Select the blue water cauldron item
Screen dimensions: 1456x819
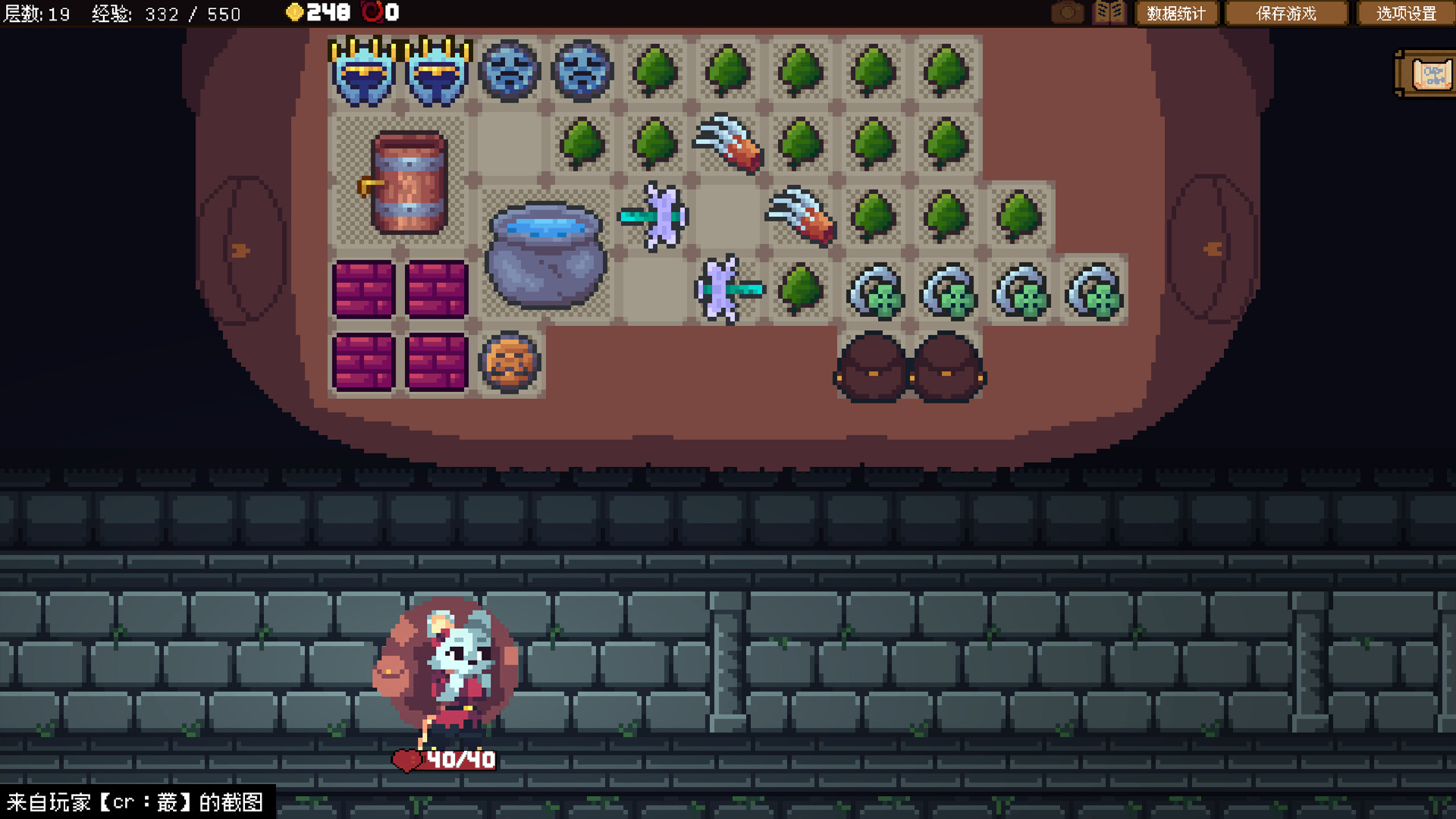coord(545,254)
